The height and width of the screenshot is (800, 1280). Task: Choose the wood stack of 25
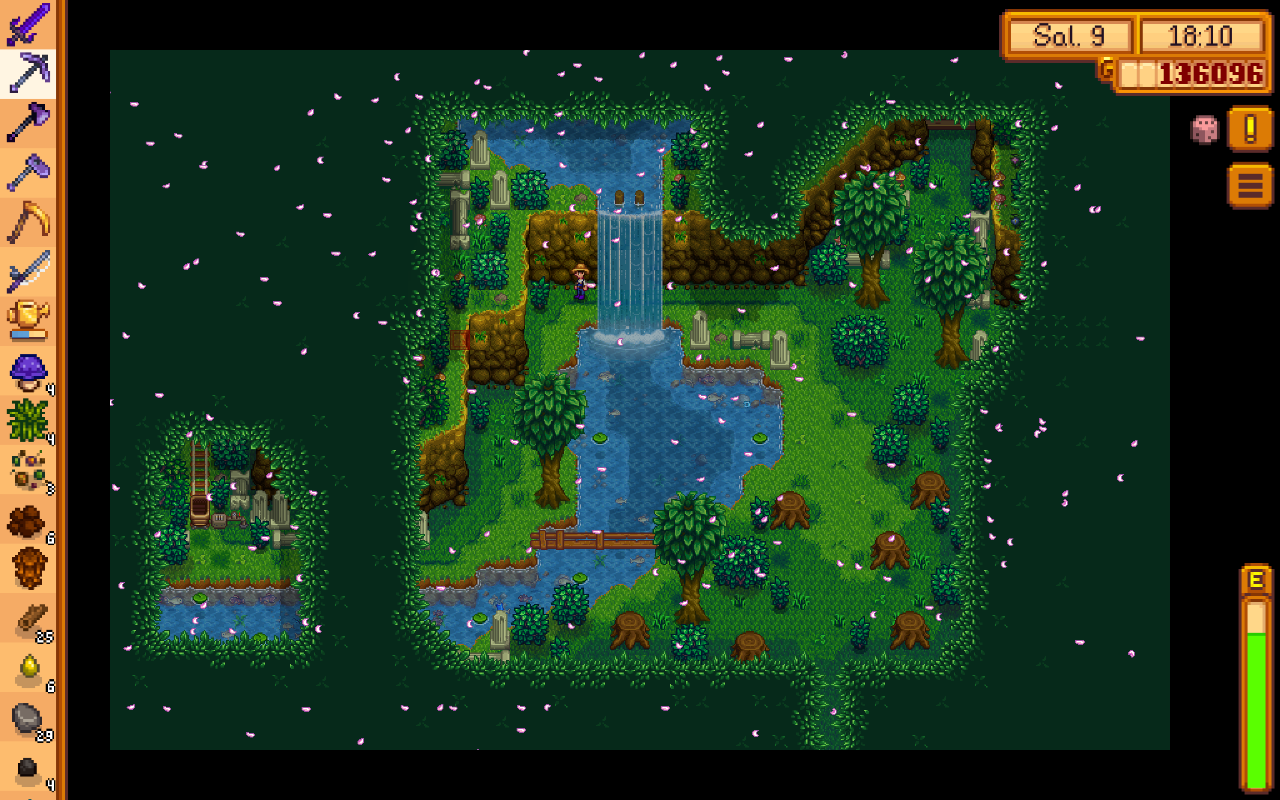(28, 620)
